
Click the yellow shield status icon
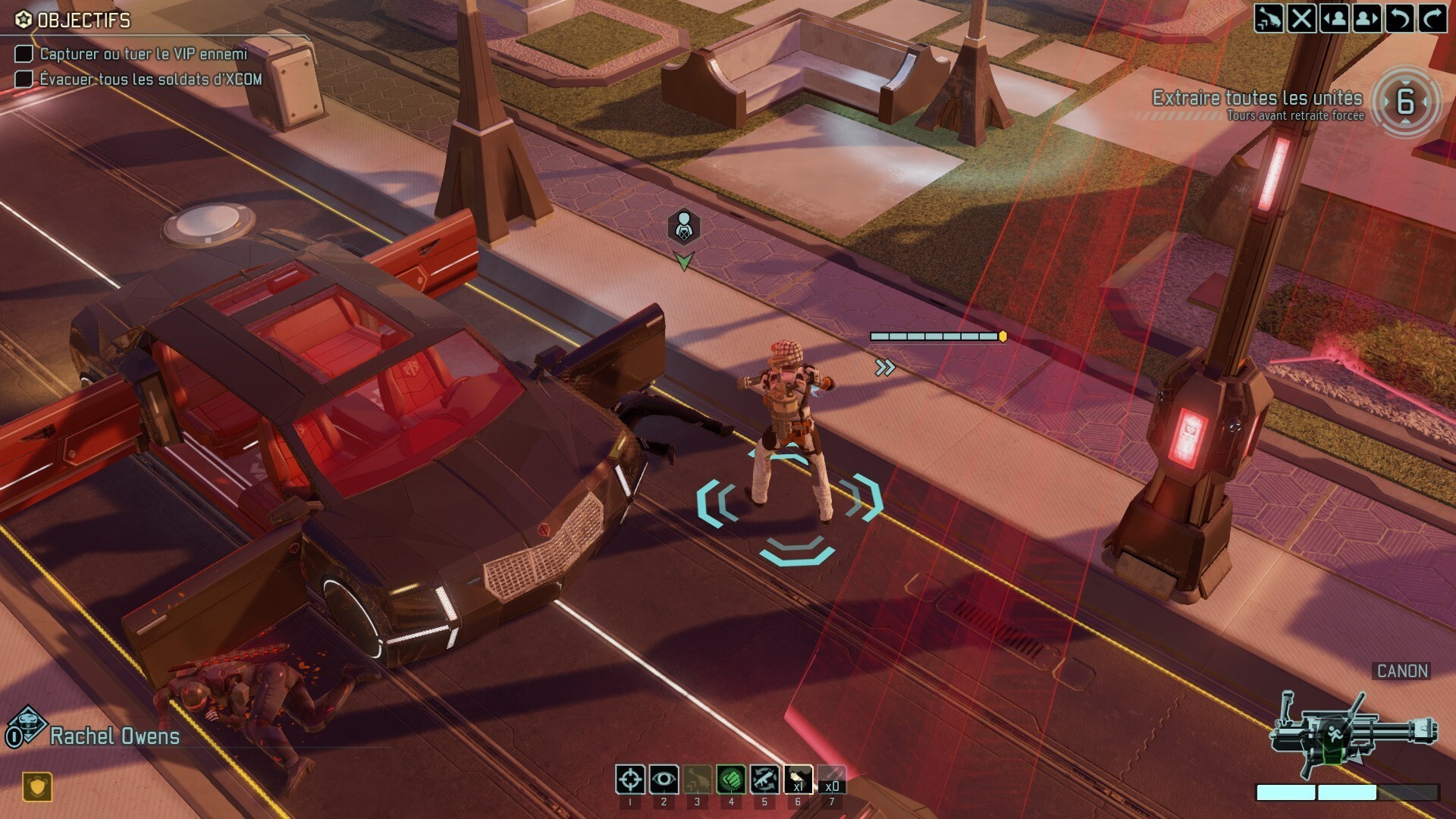point(36,786)
